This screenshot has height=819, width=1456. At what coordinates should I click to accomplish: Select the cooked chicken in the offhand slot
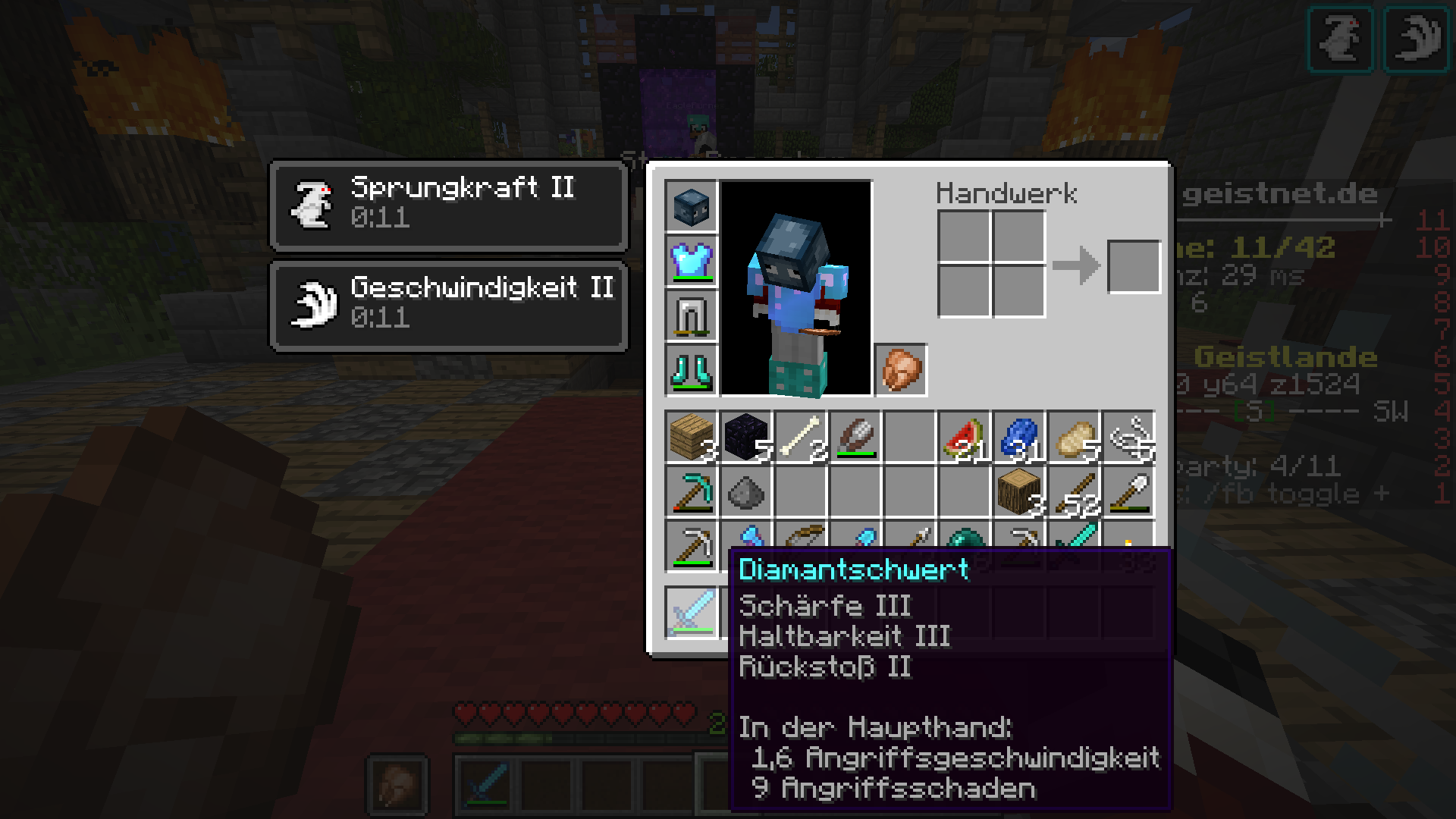[x=902, y=370]
